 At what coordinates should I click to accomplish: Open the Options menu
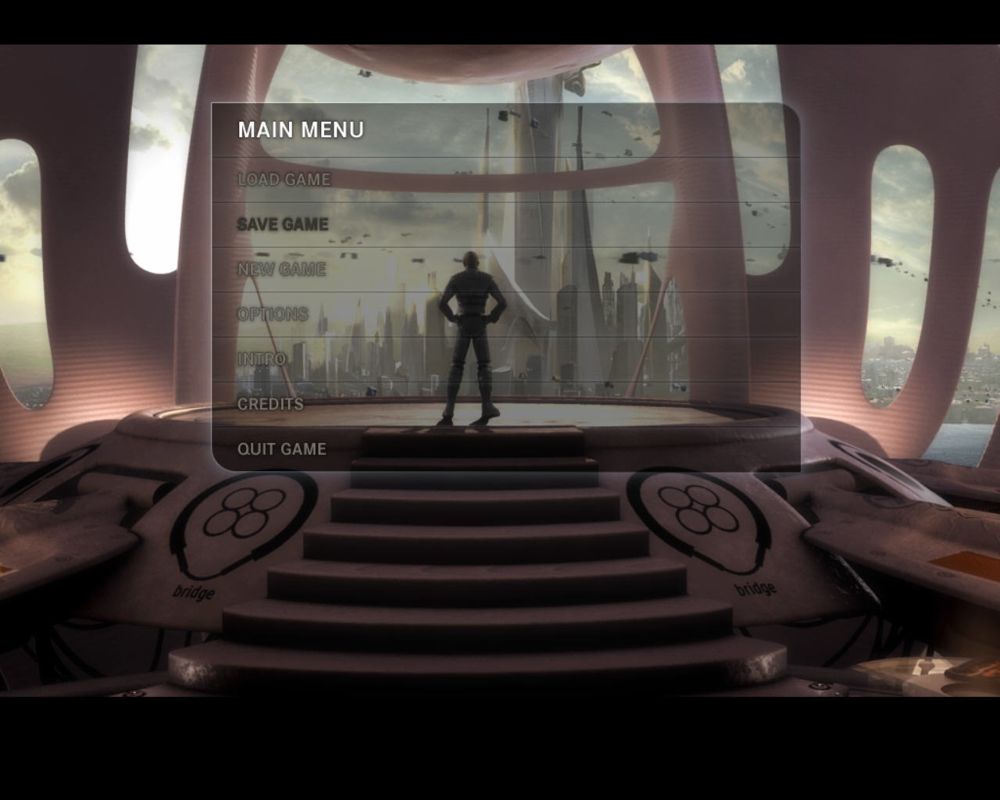tap(272, 314)
